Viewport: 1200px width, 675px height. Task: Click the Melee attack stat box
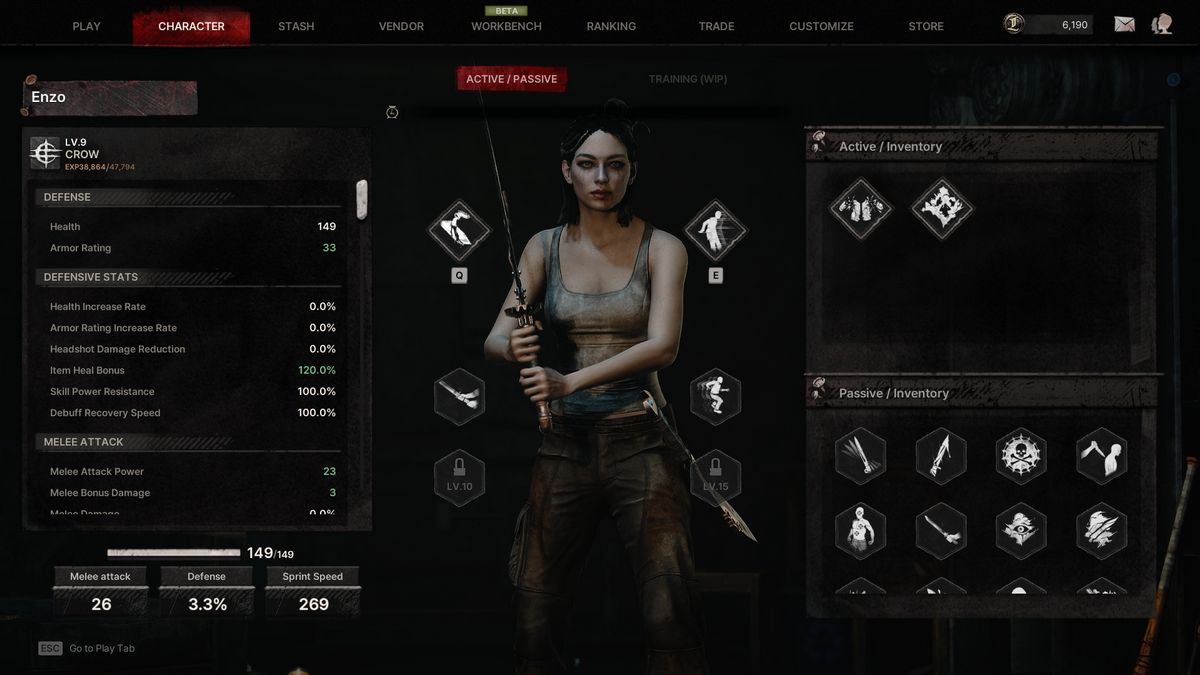coord(101,592)
